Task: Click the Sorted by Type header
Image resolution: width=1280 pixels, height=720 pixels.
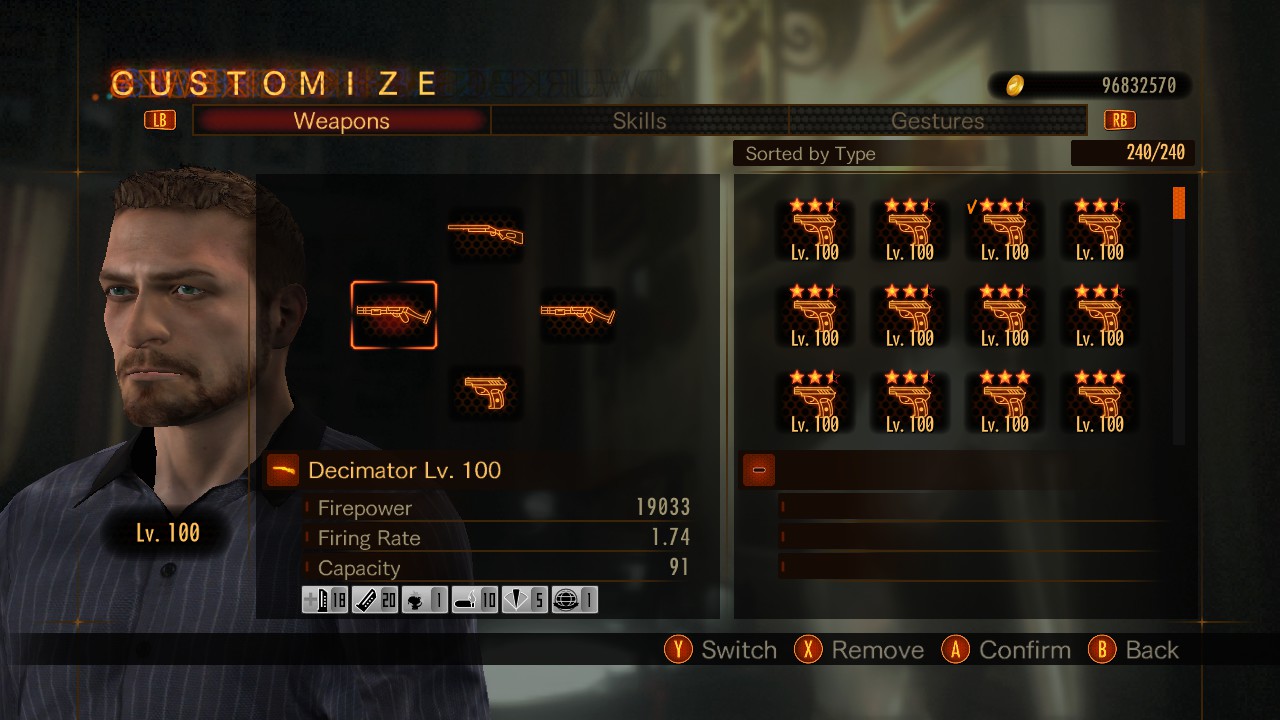Action: tap(810, 153)
